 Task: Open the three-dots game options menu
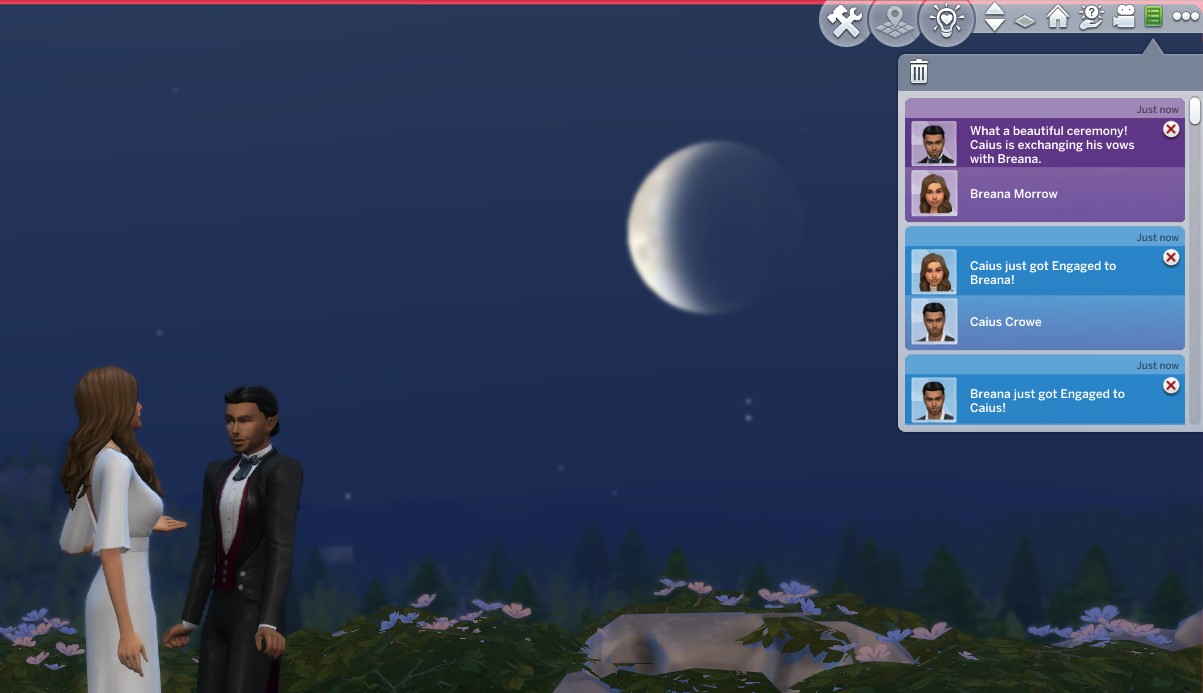(1185, 17)
